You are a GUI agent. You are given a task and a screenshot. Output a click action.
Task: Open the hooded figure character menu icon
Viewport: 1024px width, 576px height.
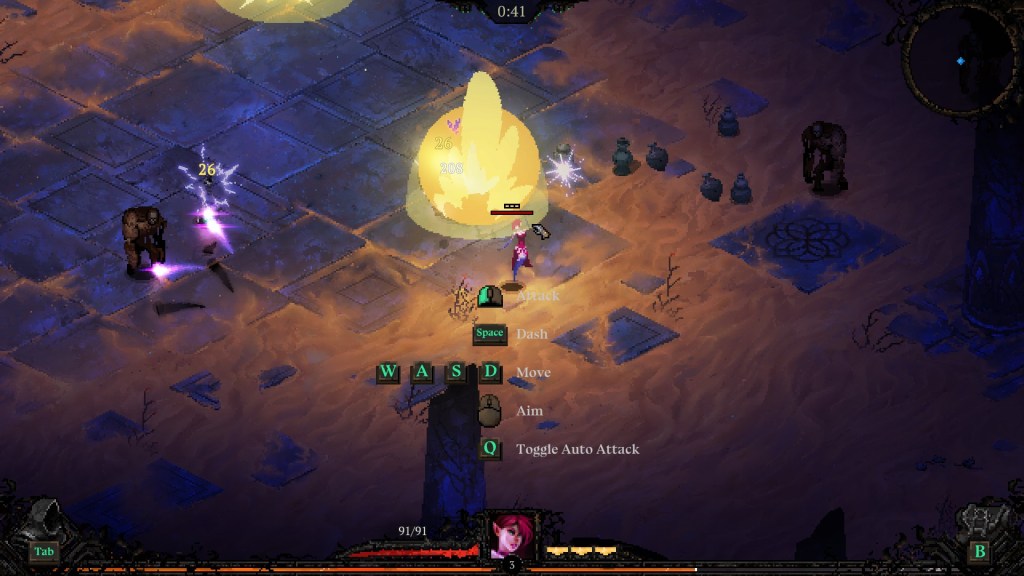pos(47,521)
